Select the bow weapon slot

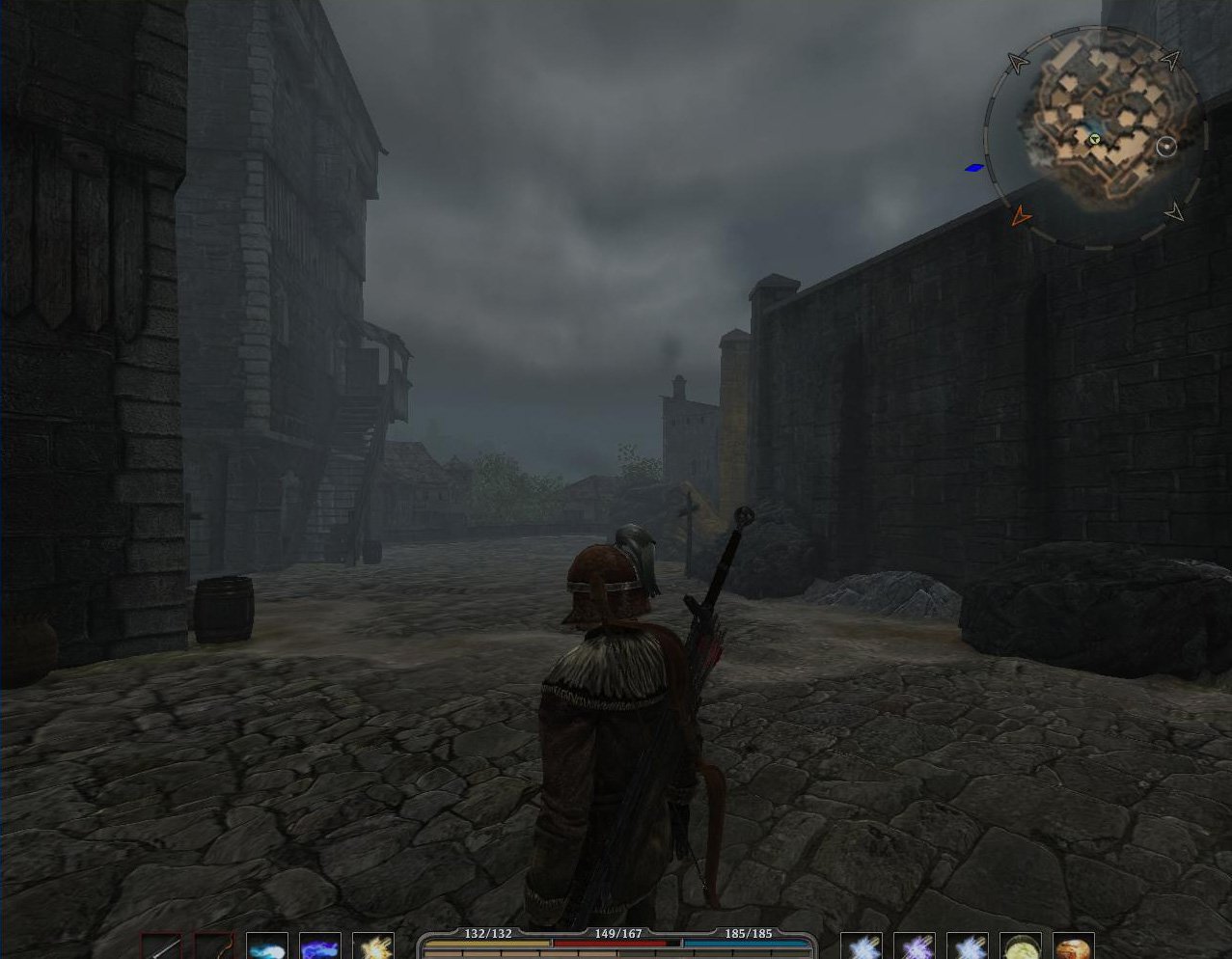coord(214,946)
